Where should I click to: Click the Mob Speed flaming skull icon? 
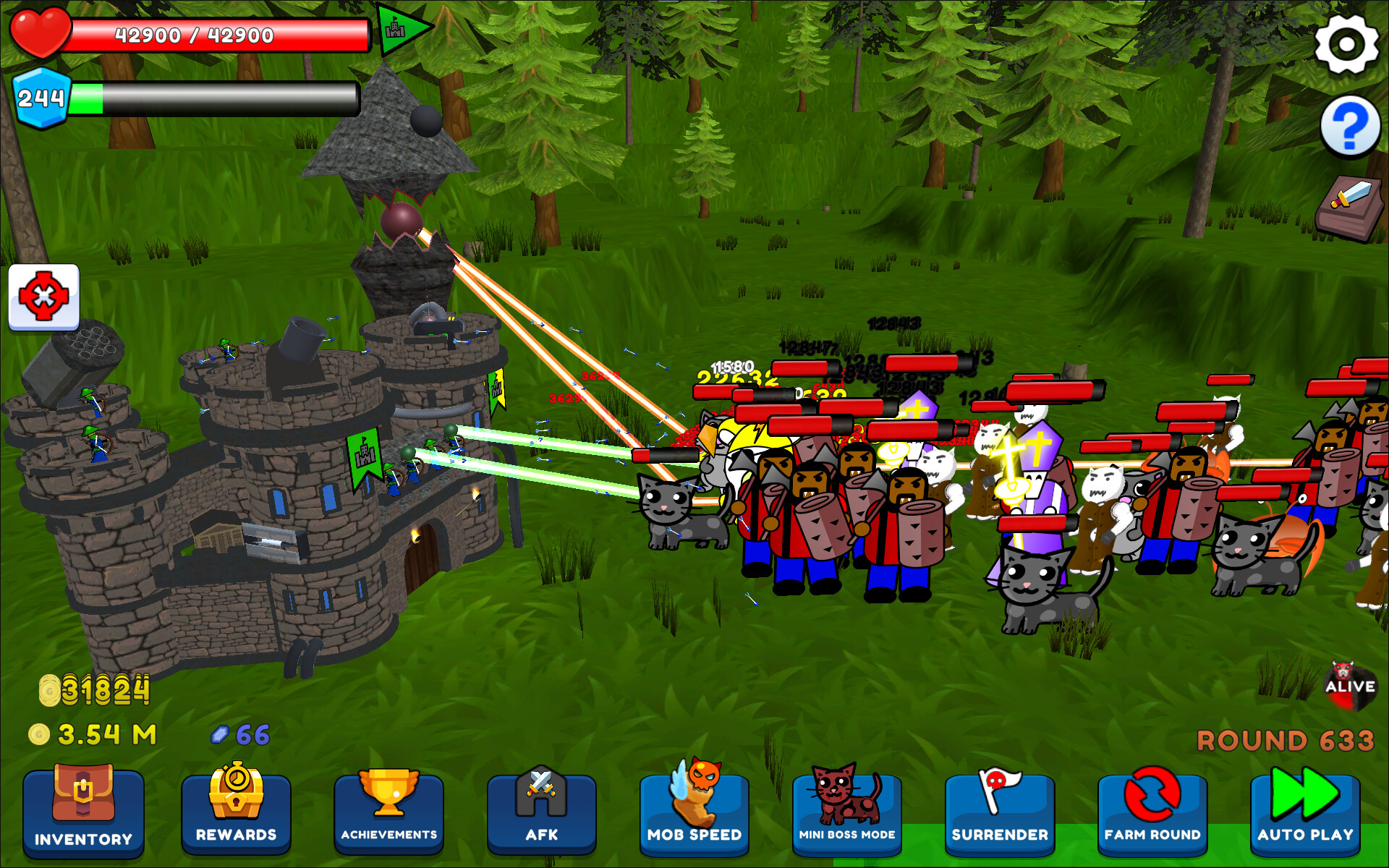(694, 796)
